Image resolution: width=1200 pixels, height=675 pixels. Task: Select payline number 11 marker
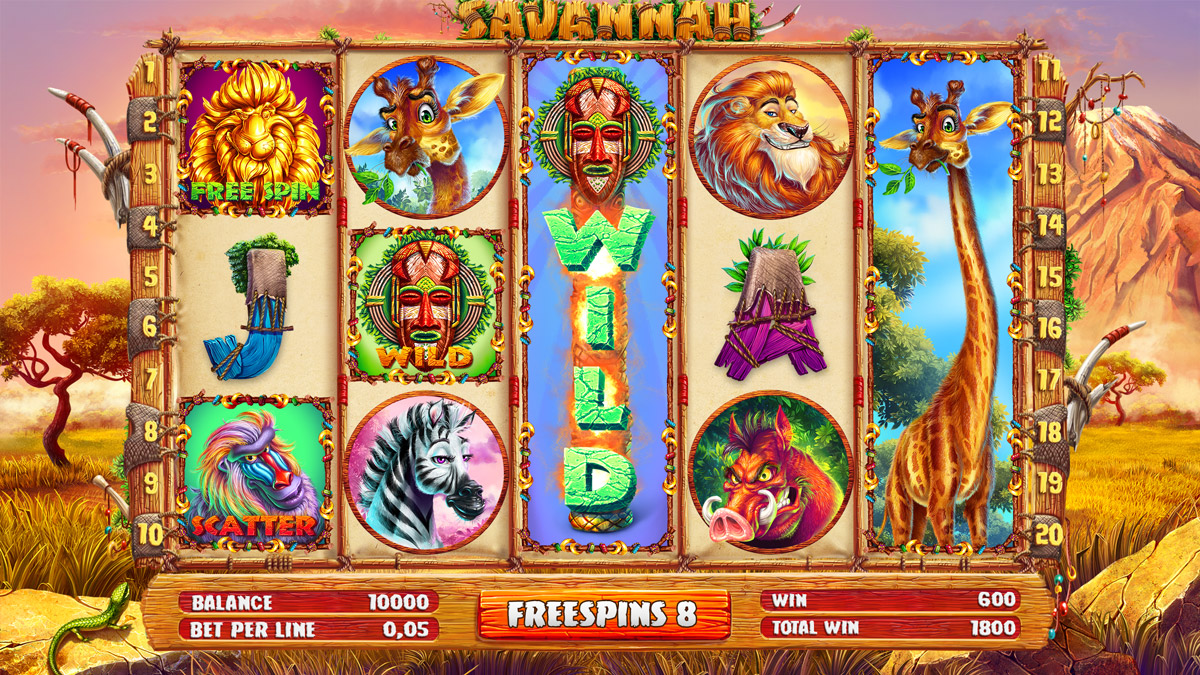coord(1048,72)
